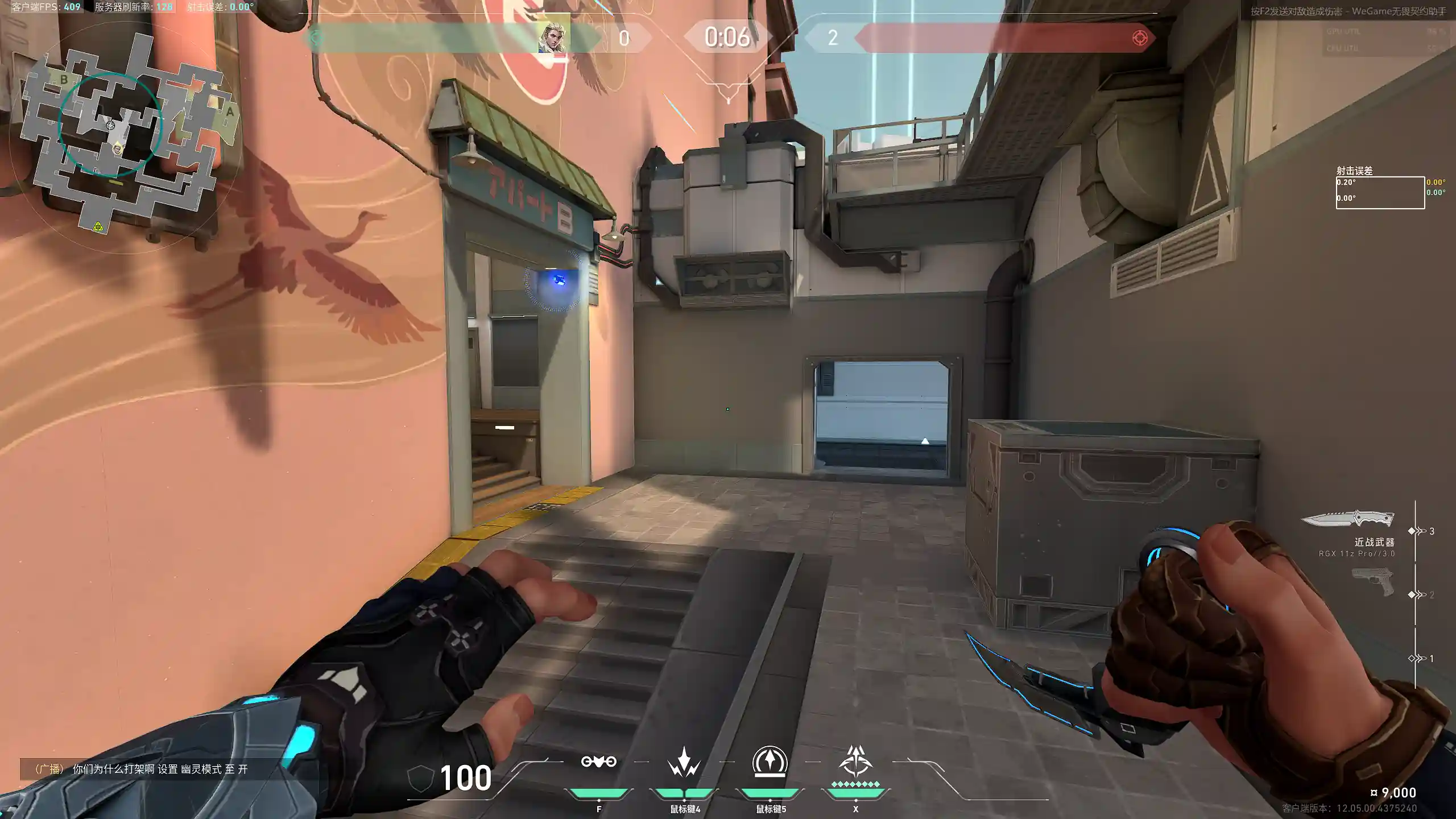The image size is (1456, 819).
Task: Activate the linked-orbs ability bound to F
Action: pos(598,762)
